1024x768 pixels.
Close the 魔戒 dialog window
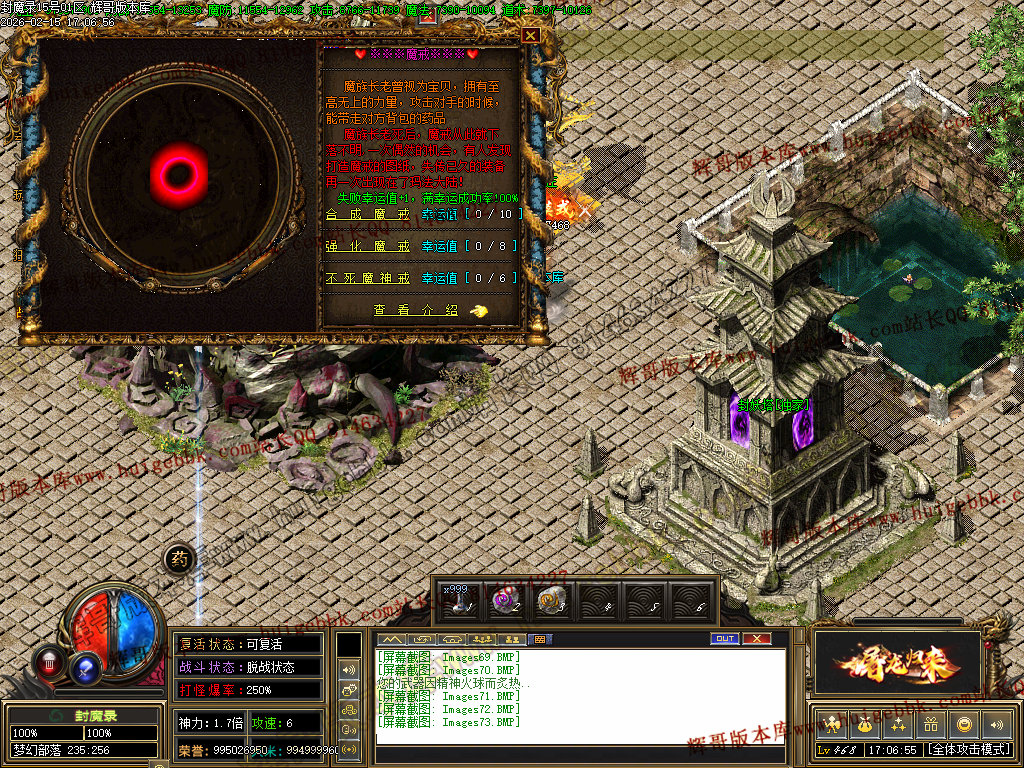click(x=531, y=35)
